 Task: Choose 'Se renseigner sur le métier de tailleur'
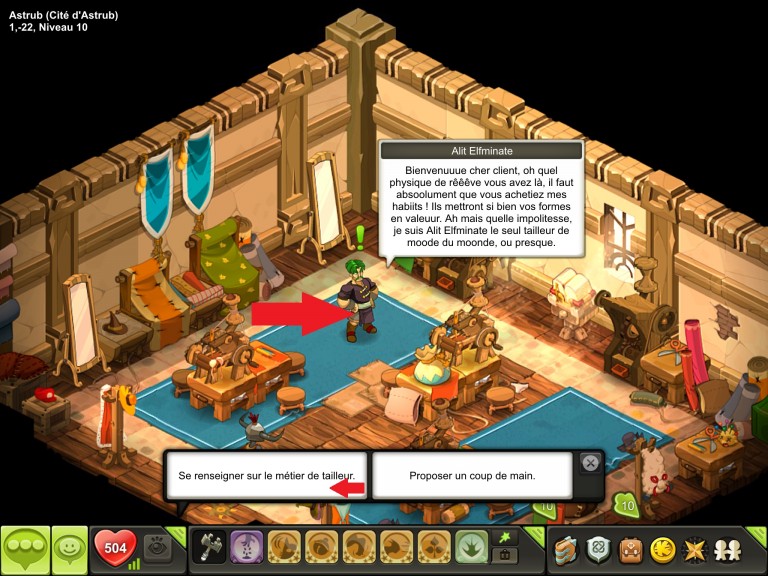point(267,475)
